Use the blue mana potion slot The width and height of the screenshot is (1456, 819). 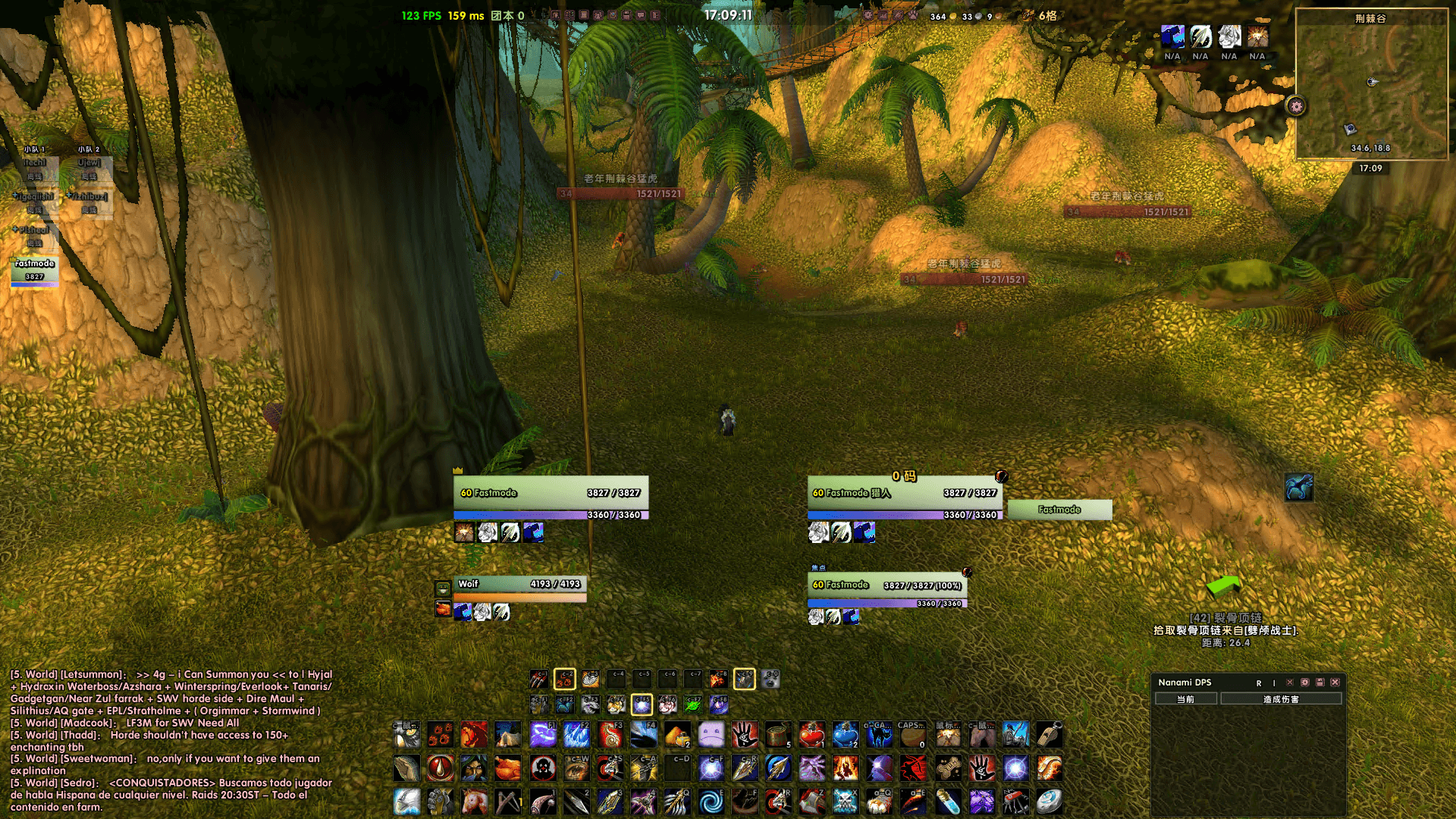pos(845,734)
